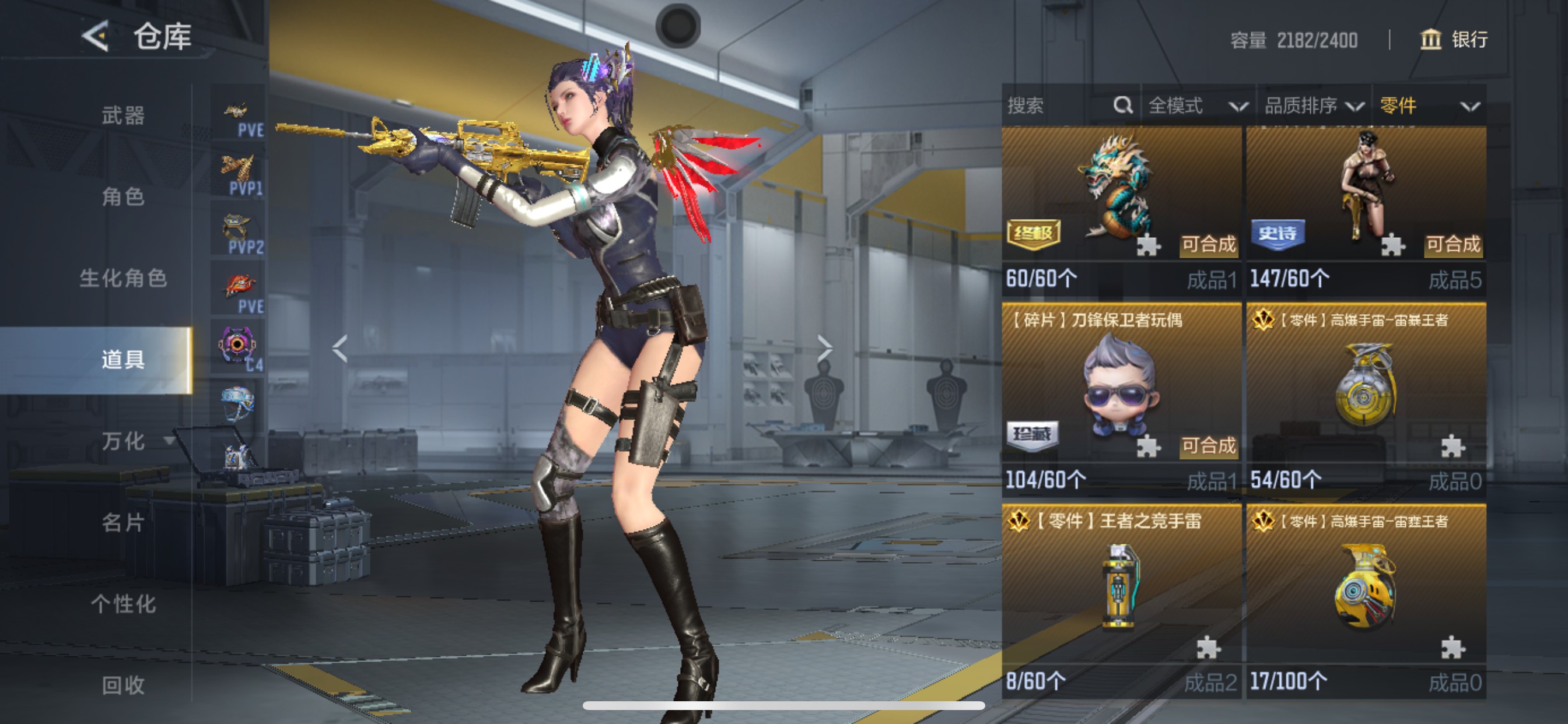Expand the 万化 category
The height and width of the screenshot is (724, 1568).
tap(125, 441)
